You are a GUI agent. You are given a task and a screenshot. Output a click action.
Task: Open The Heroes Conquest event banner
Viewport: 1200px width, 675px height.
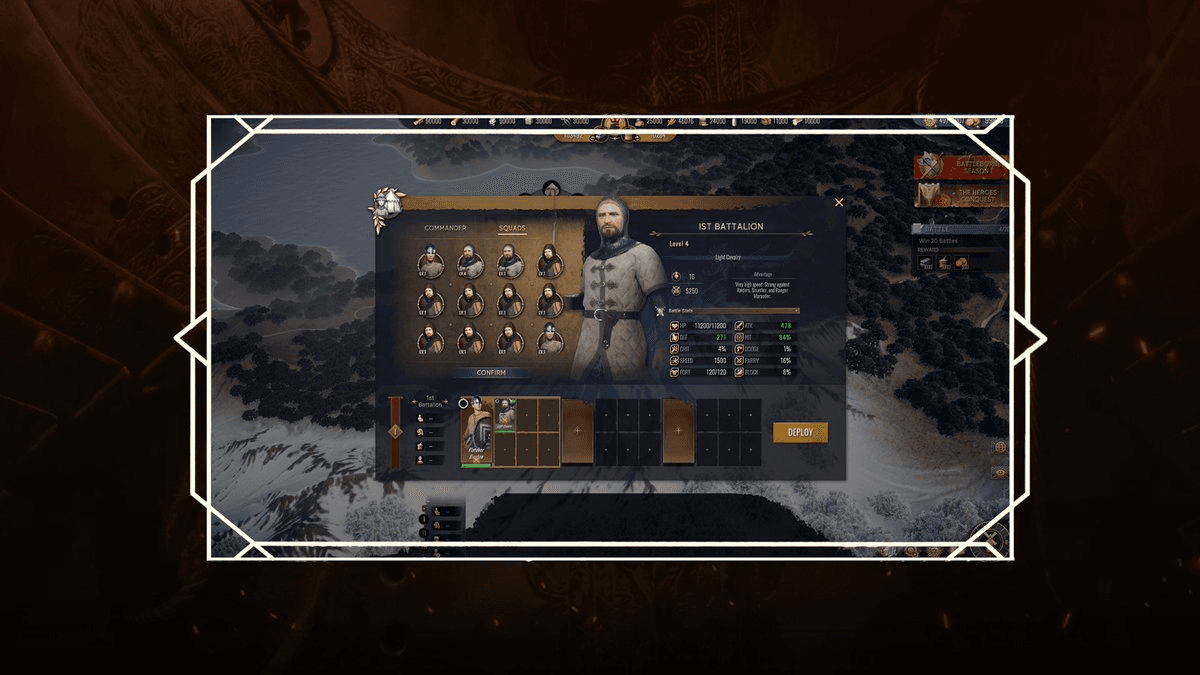pos(963,194)
